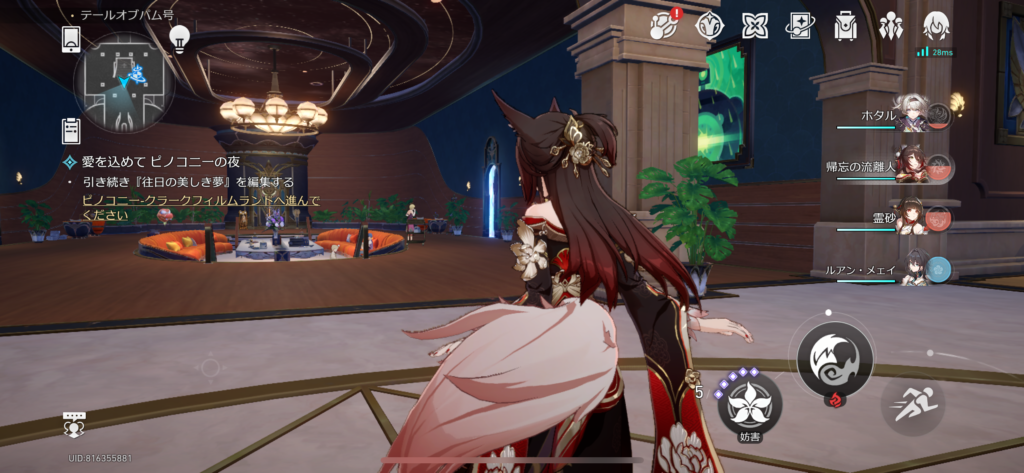Open the circular minimap
This screenshot has width=1024, height=473.
coord(124,82)
